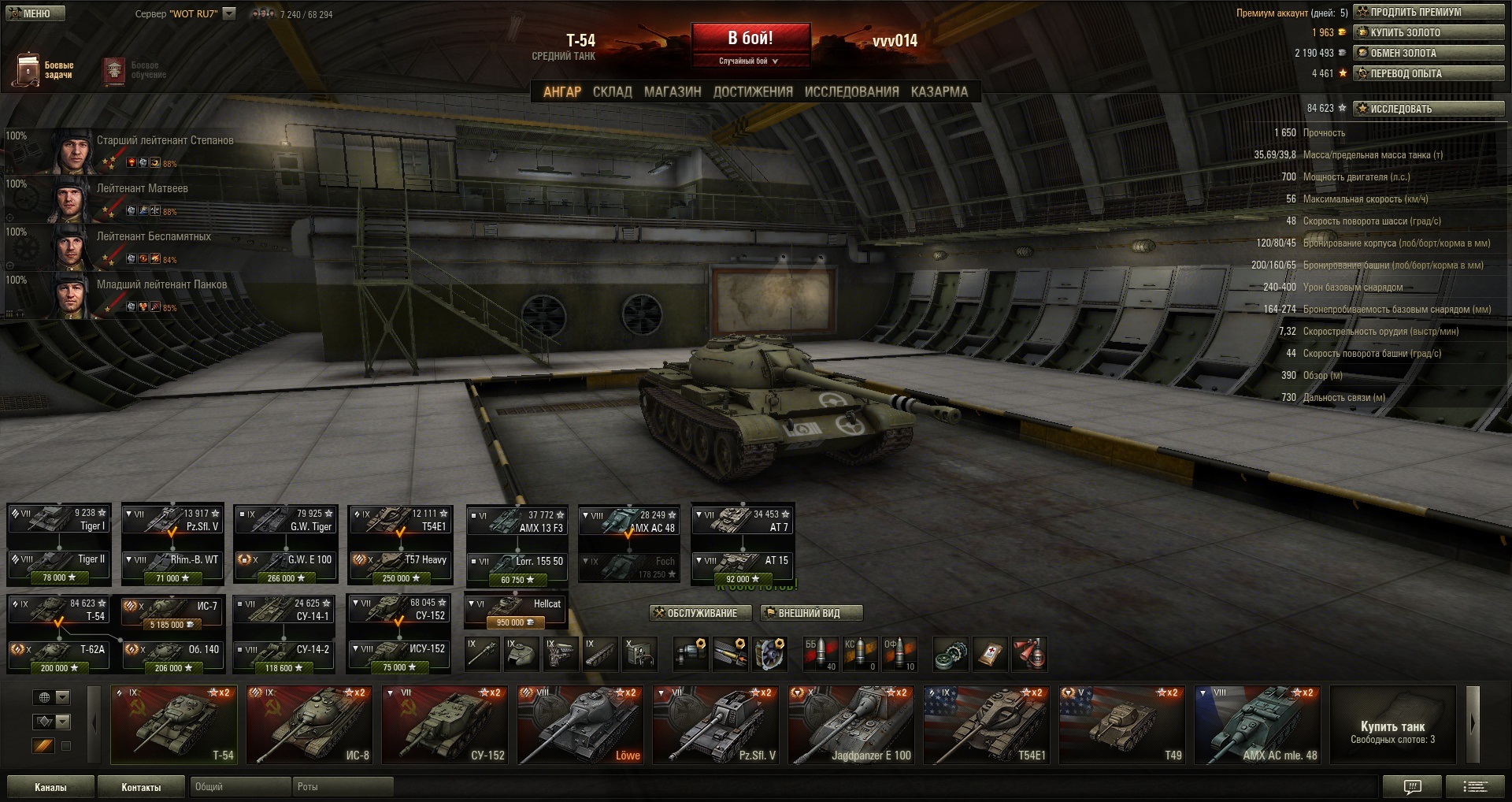Start battle with the В бой! button
The width and height of the screenshot is (1512, 802).
click(x=750, y=39)
